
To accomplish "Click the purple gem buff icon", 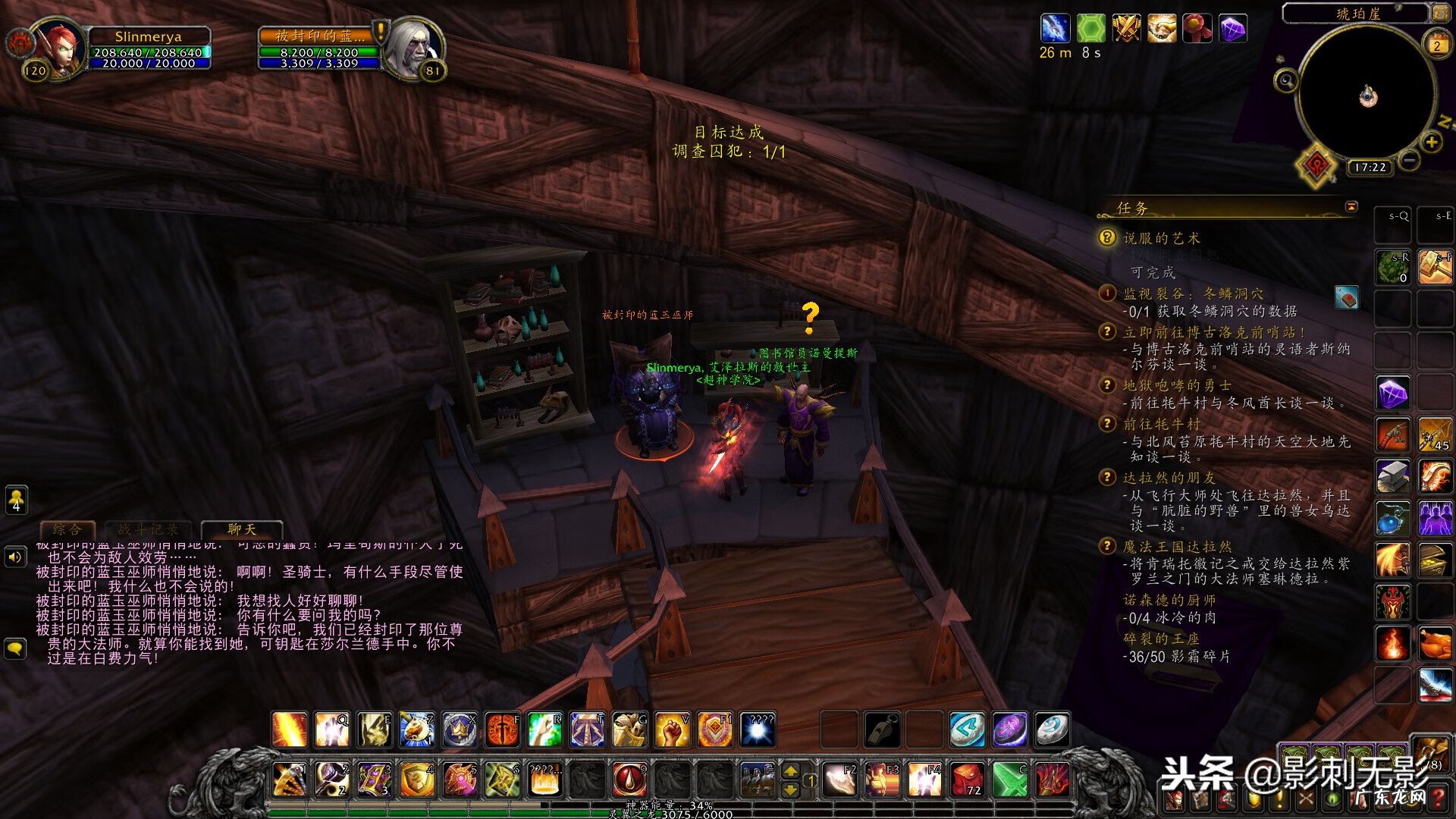I will point(1233,30).
